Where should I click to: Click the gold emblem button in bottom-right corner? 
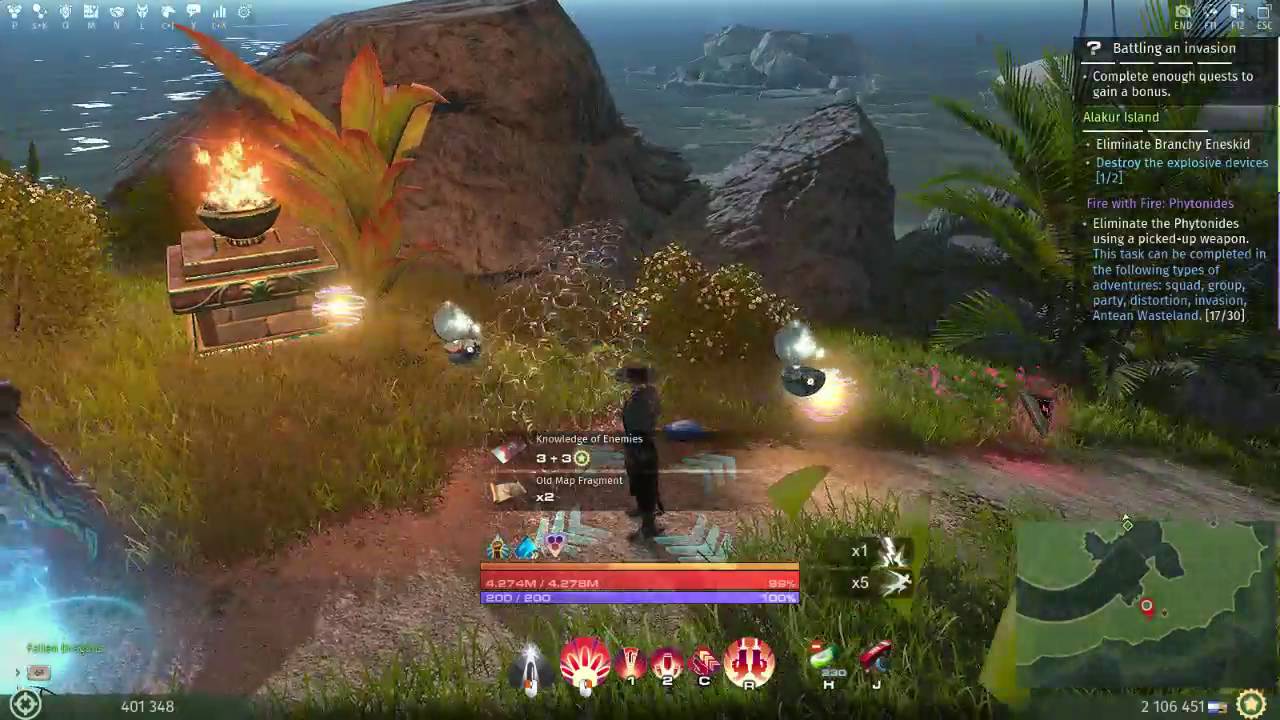click(x=1251, y=704)
